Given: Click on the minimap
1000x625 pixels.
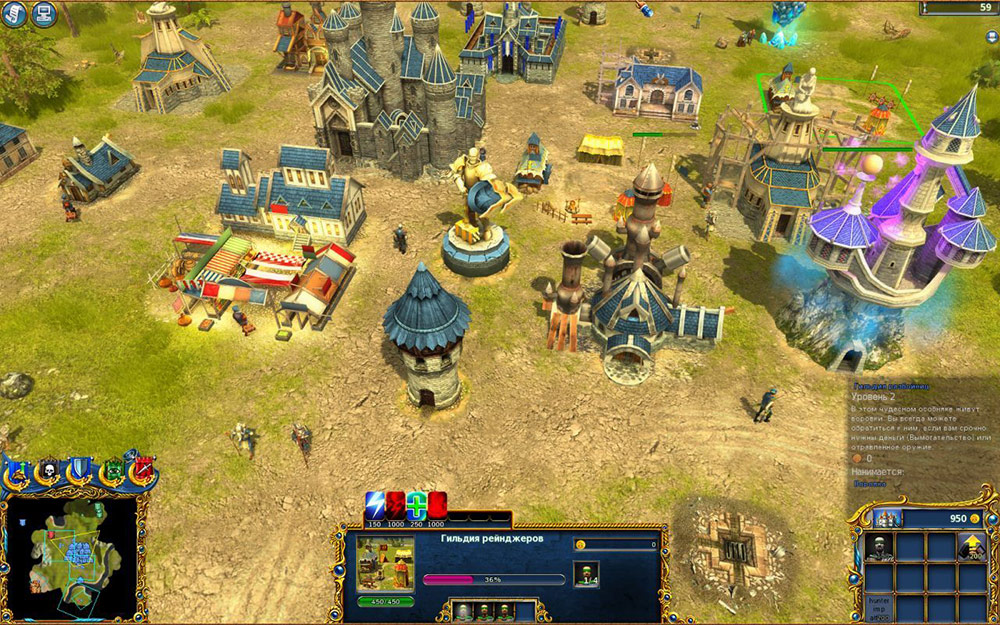Looking at the screenshot, I should pos(72,556).
